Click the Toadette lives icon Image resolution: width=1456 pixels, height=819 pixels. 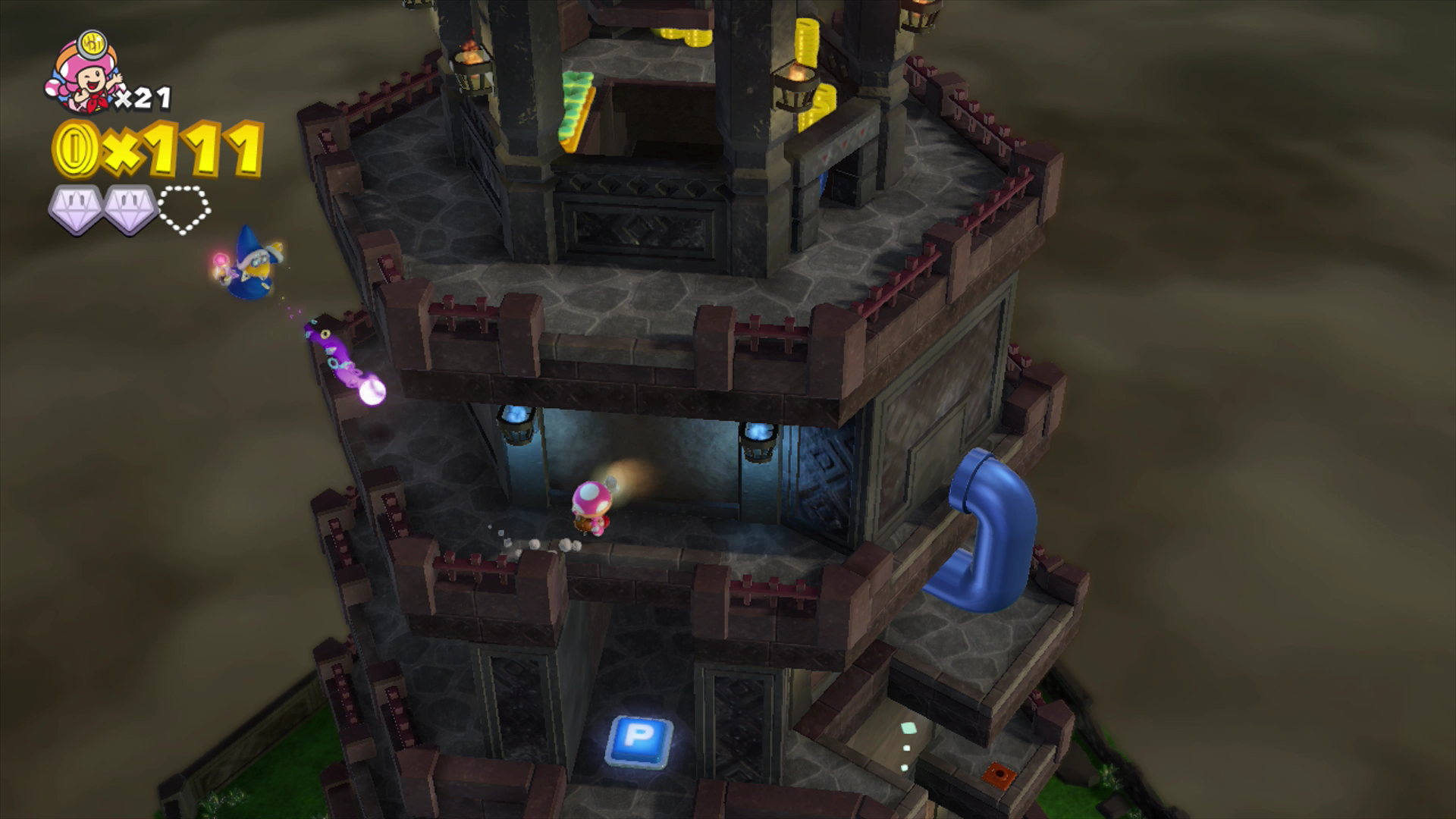point(83,74)
